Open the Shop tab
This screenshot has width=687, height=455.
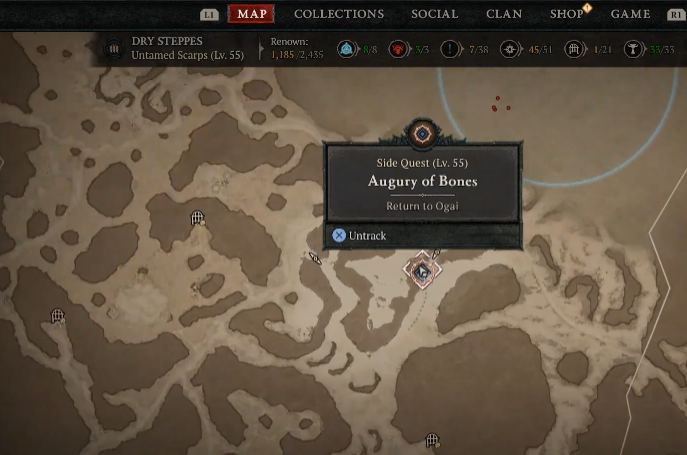pos(567,14)
